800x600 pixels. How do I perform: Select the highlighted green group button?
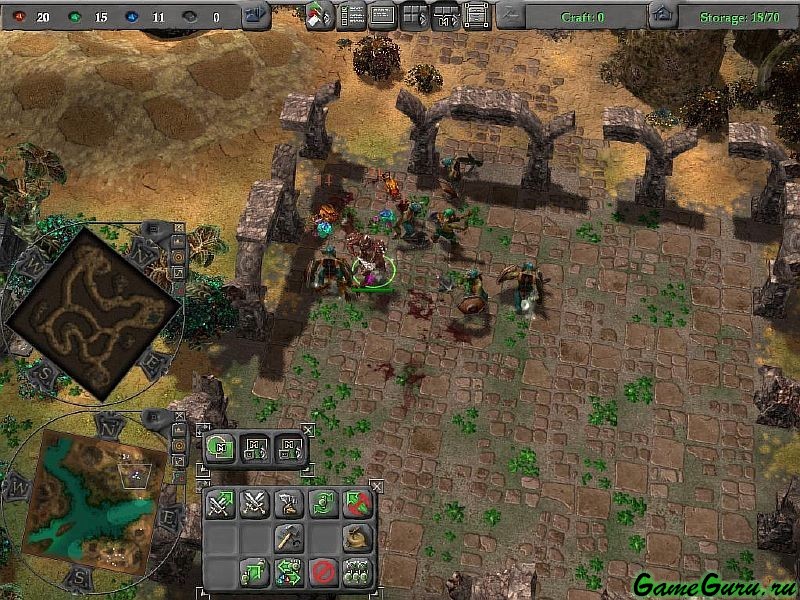click(220, 447)
